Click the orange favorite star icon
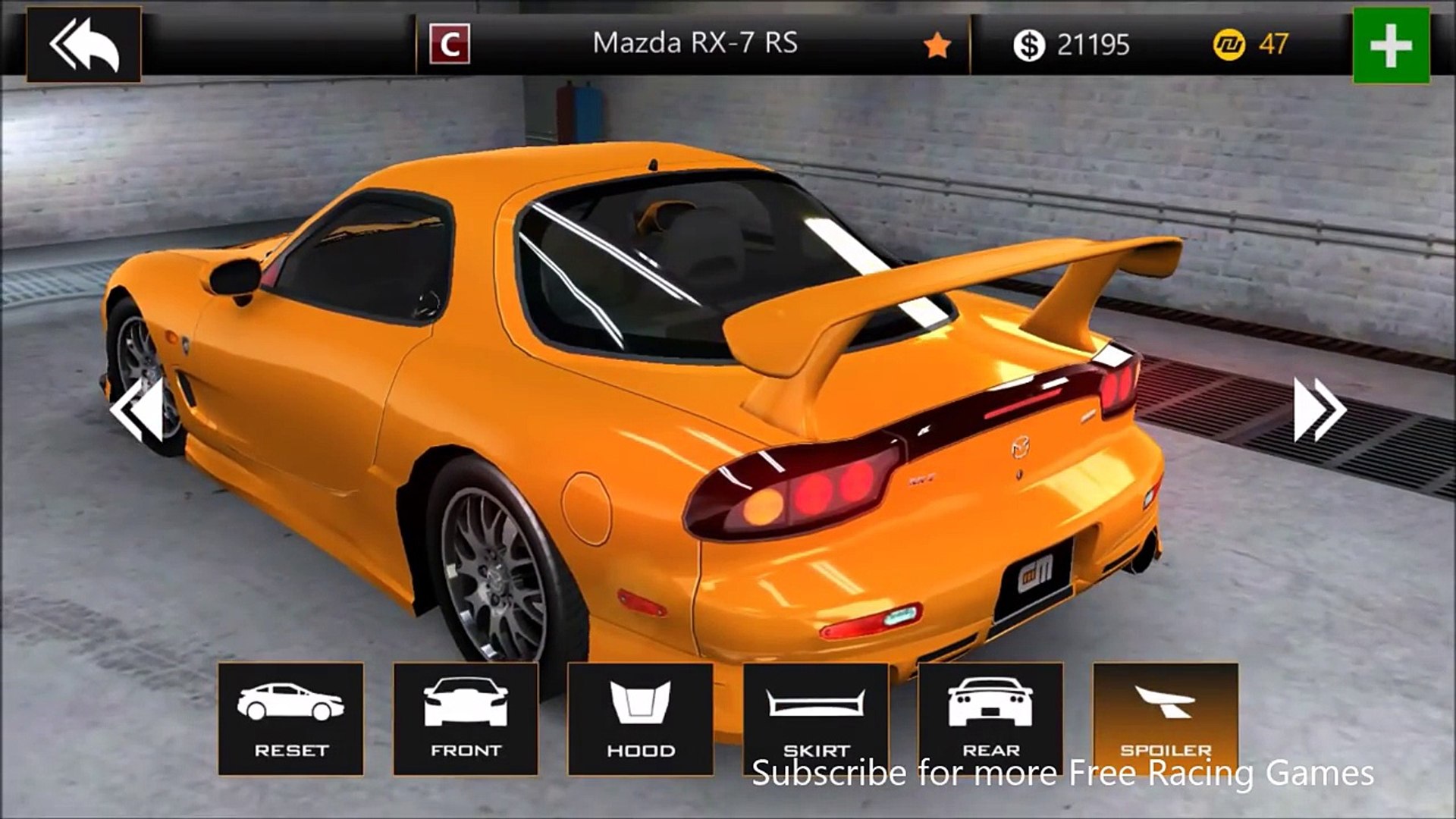 [x=937, y=46]
